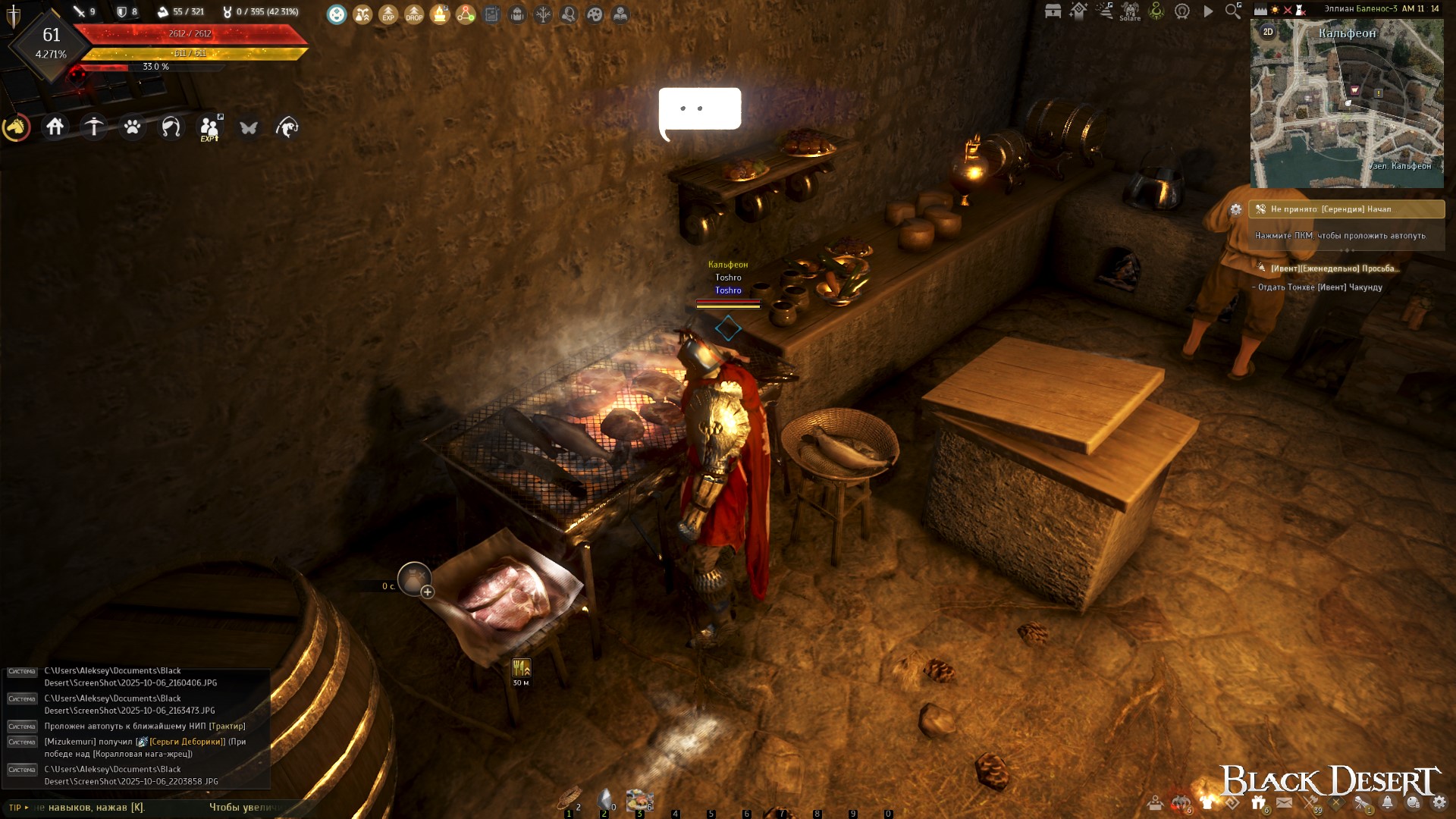This screenshot has height=819, width=1456.
Task: Click the play arrow icon
Action: [1208, 11]
